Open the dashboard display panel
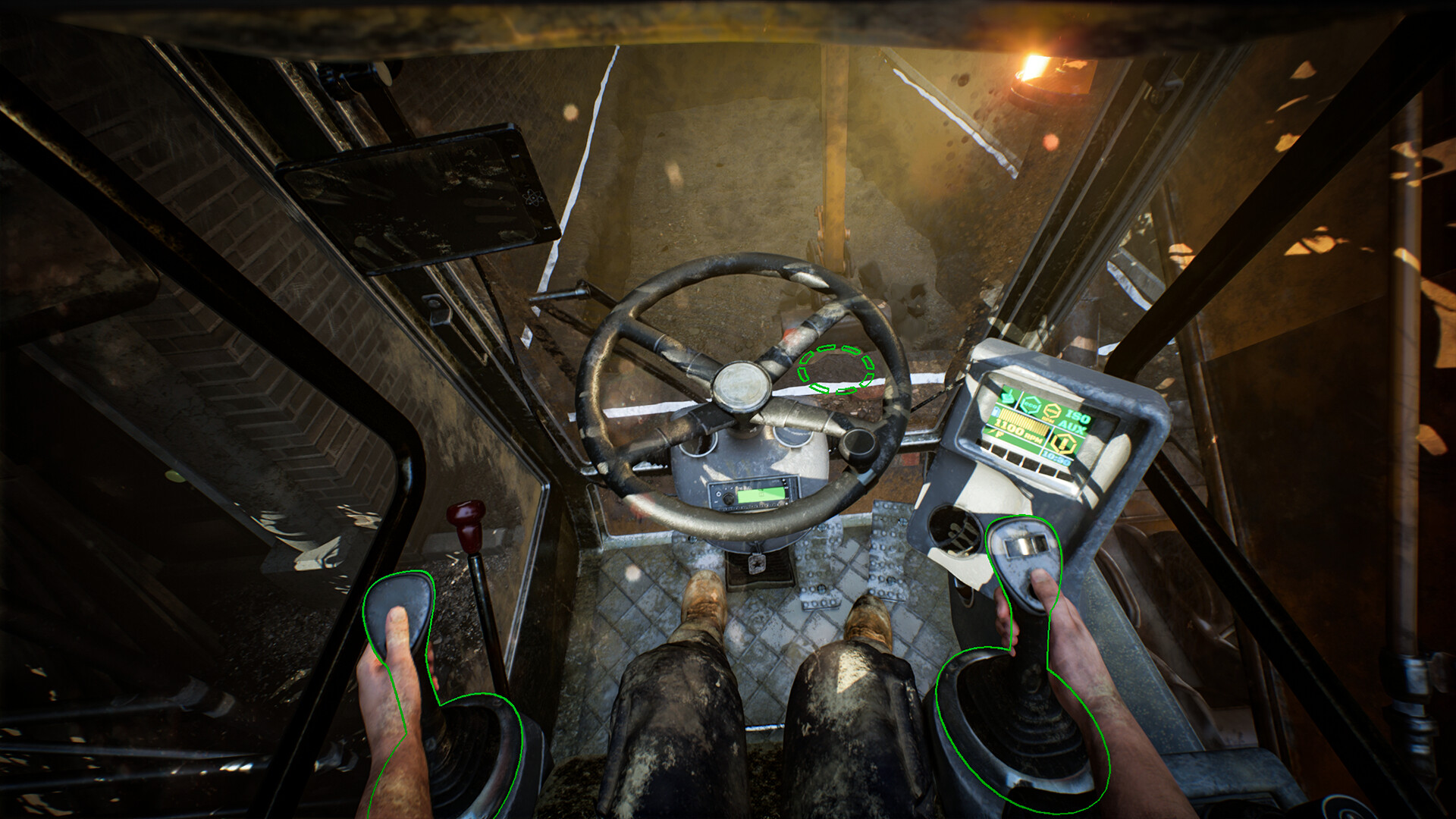 (x=1037, y=425)
